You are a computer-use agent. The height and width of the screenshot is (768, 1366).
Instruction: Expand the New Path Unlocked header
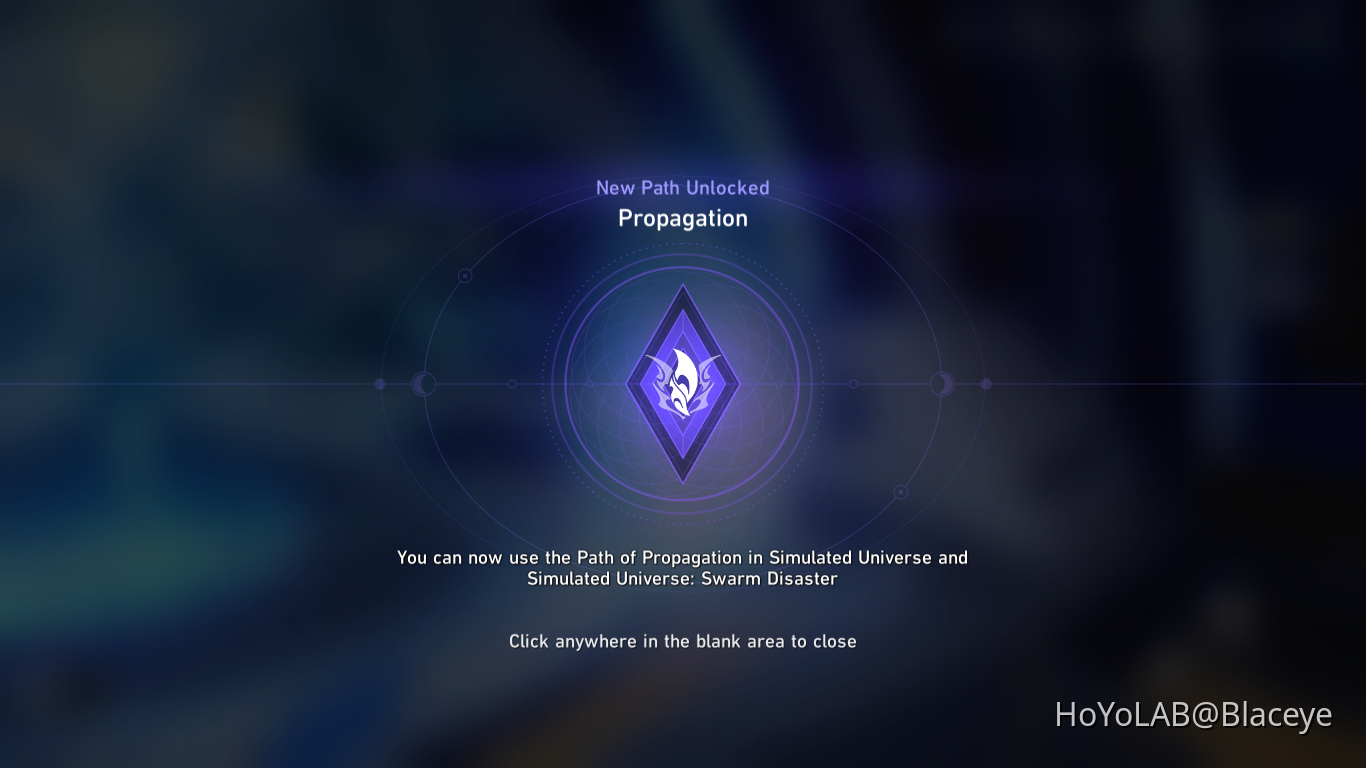tap(683, 187)
